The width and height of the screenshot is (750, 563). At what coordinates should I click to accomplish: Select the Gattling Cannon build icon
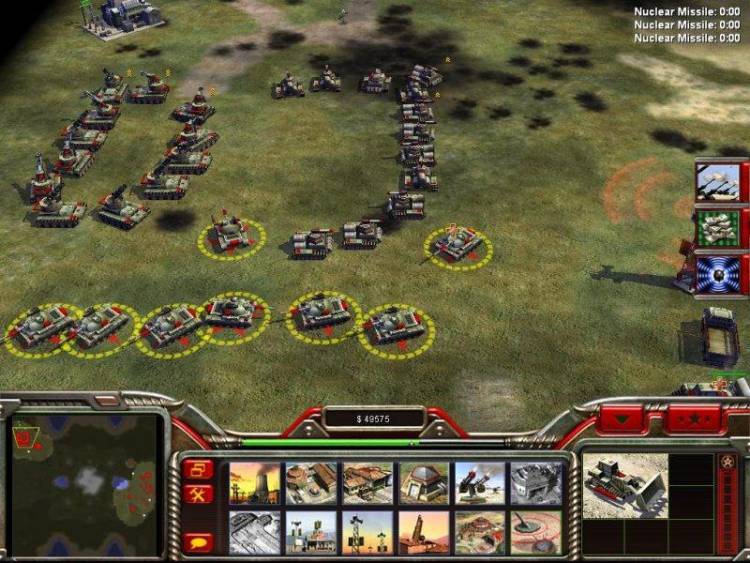click(479, 483)
